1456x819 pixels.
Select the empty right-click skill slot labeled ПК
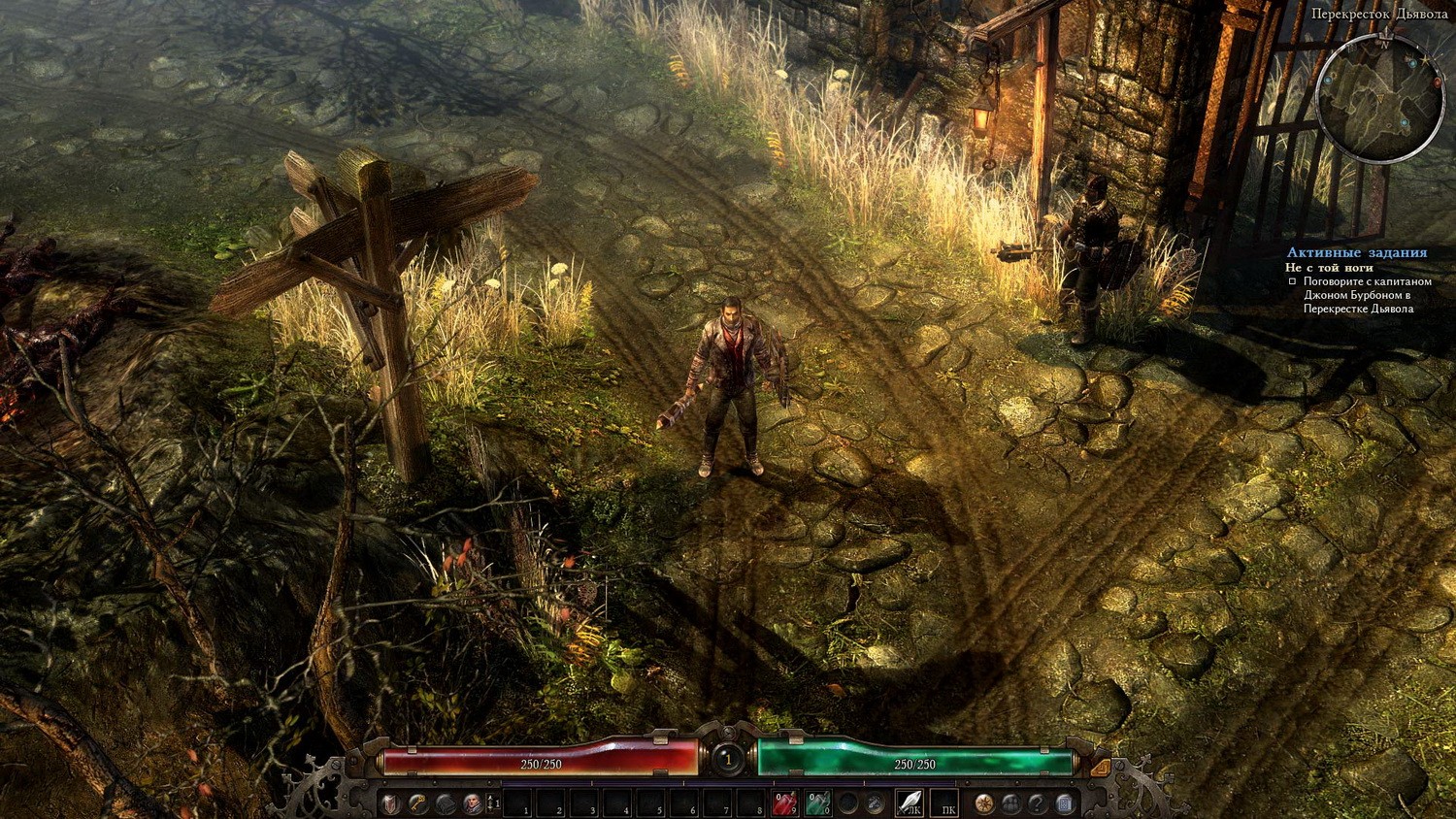944,803
